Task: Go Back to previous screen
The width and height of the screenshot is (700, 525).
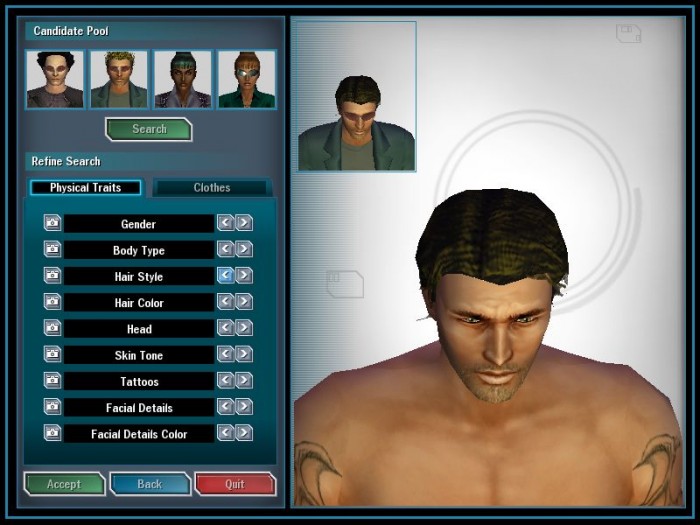Action: (x=149, y=484)
